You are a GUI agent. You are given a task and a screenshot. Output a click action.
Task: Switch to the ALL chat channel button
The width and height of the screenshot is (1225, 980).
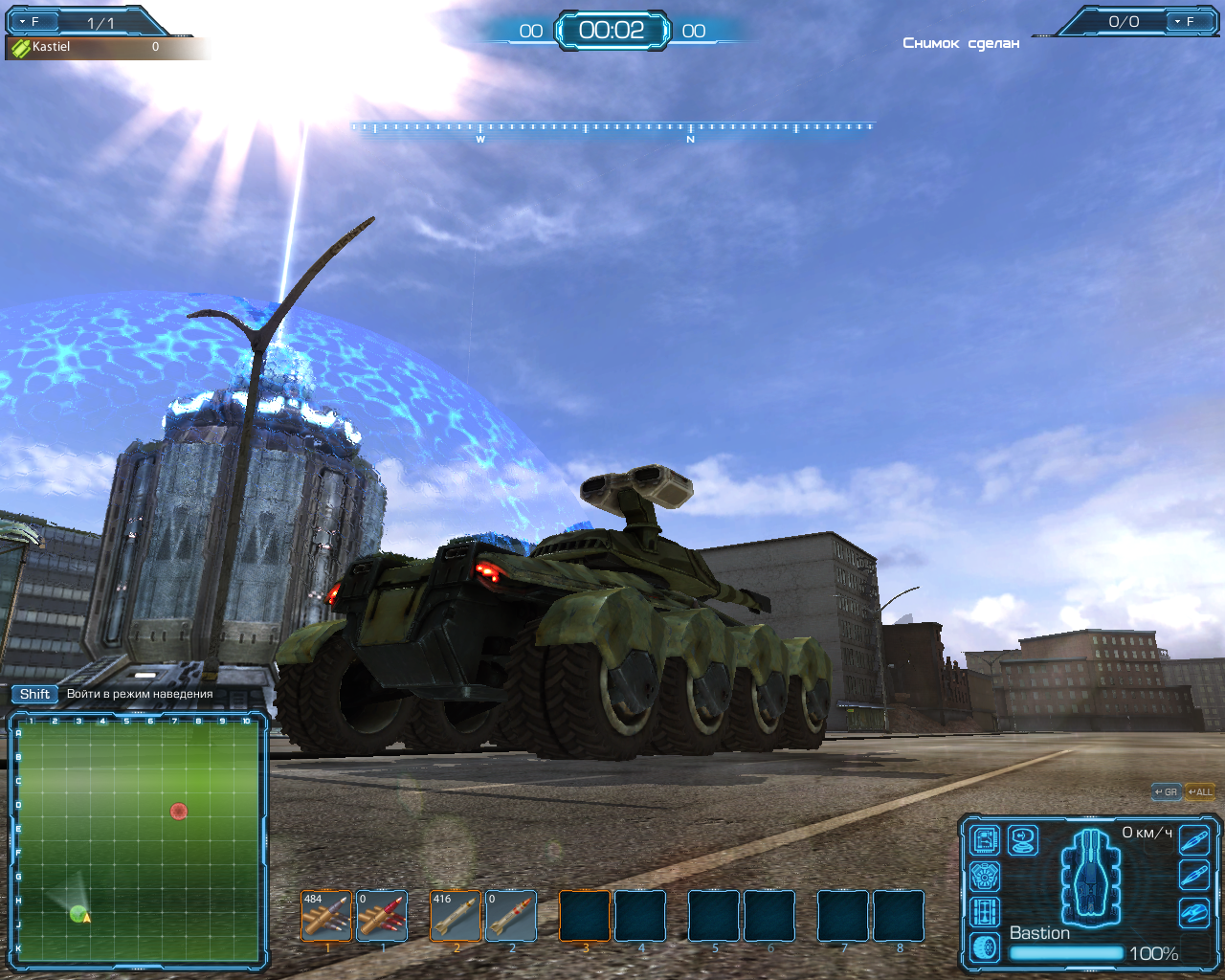click(x=1199, y=792)
